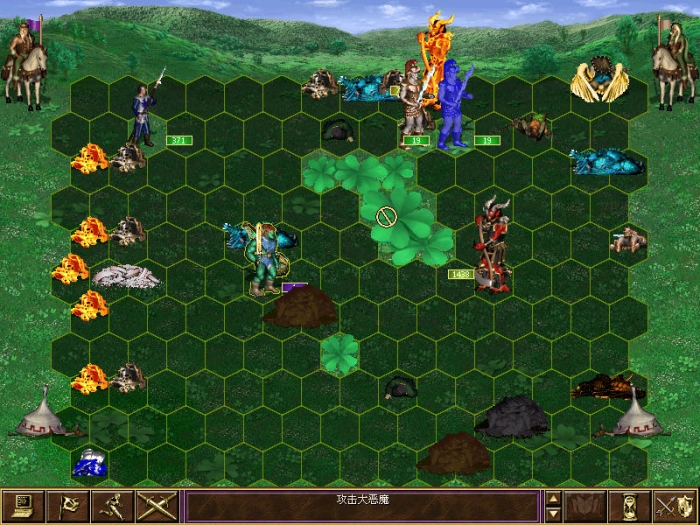700x525 pixels.
Task: Defend with the shield and sword button
Action: (x=674, y=507)
